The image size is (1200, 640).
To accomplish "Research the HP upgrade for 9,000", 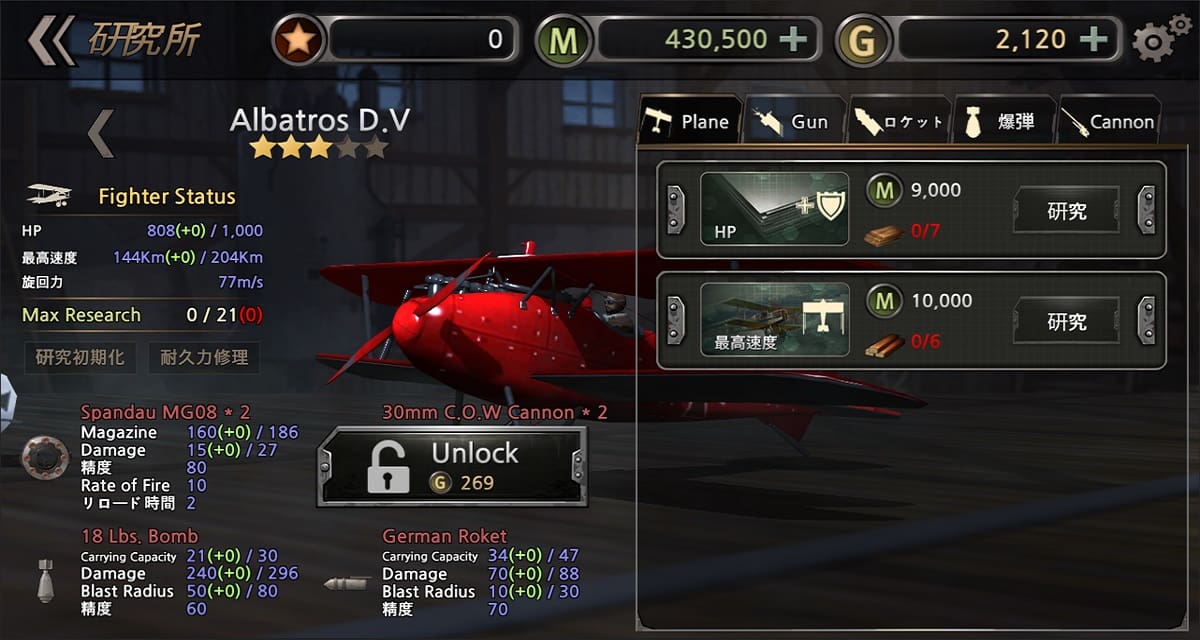I will click(1067, 211).
